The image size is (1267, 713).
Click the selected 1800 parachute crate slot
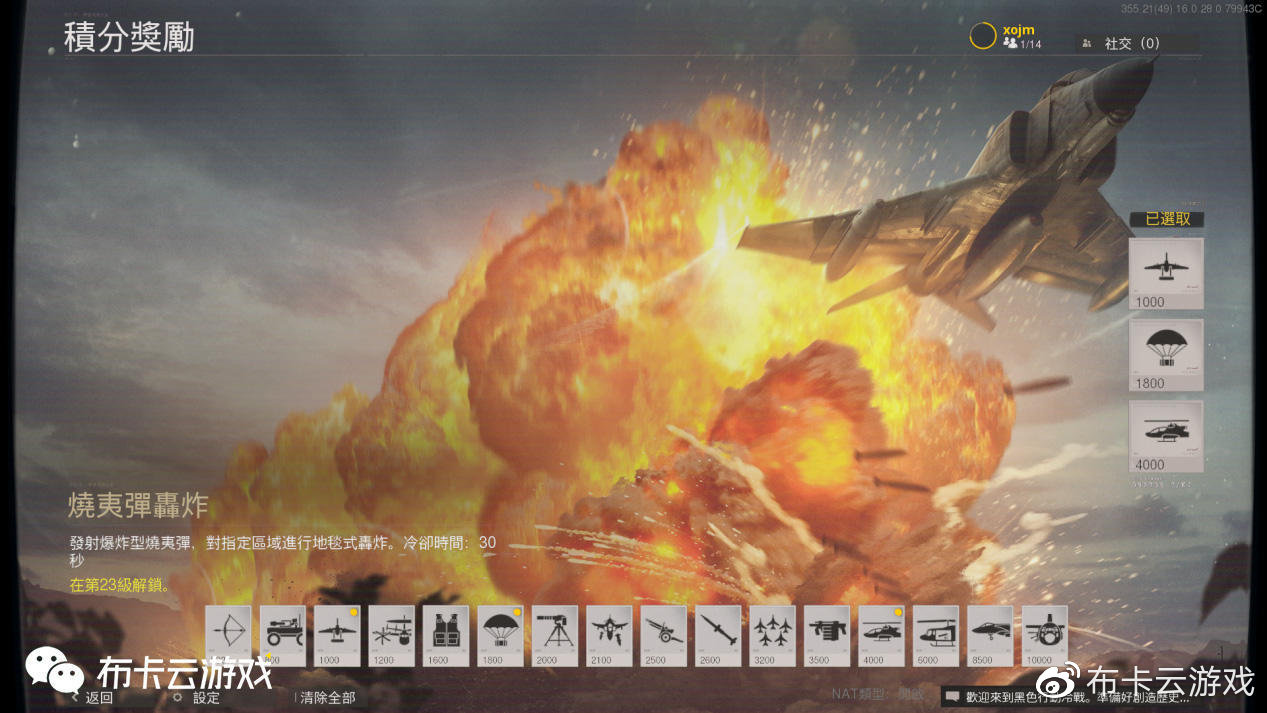1166,354
